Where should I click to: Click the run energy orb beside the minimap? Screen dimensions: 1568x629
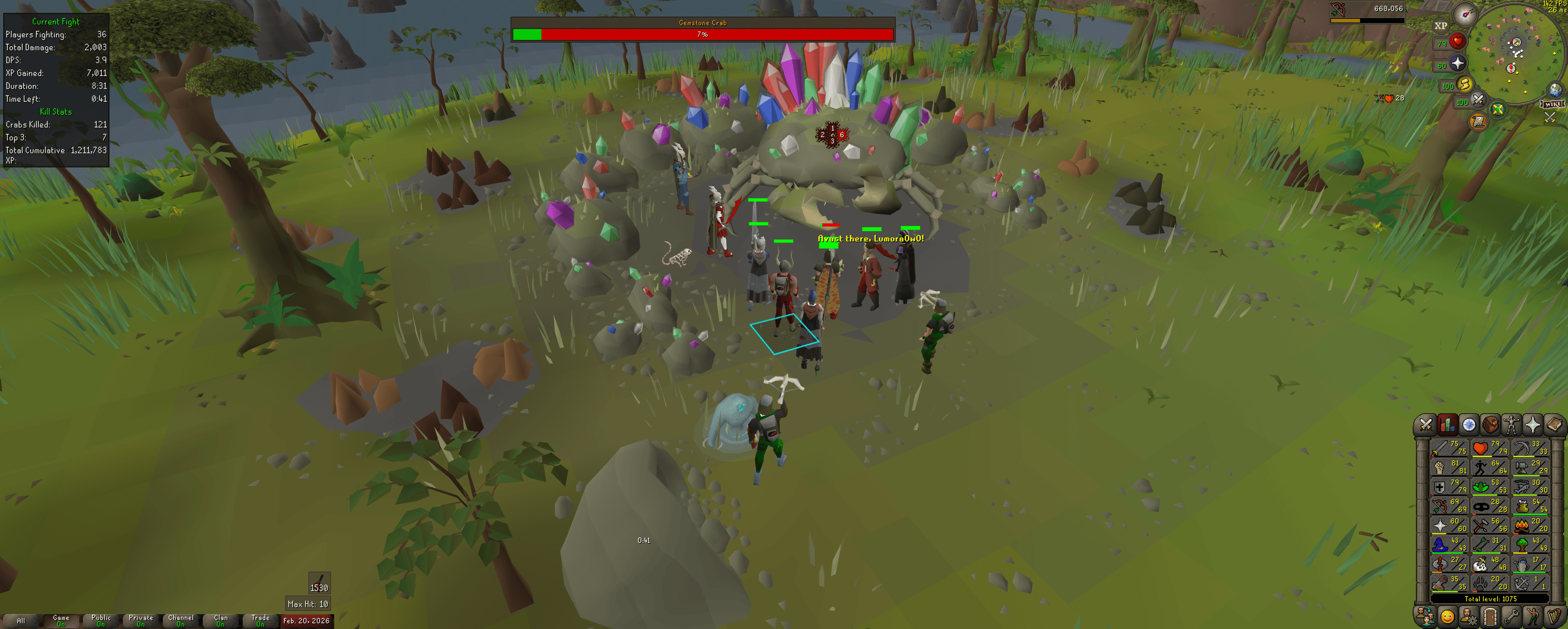(x=1465, y=85)
